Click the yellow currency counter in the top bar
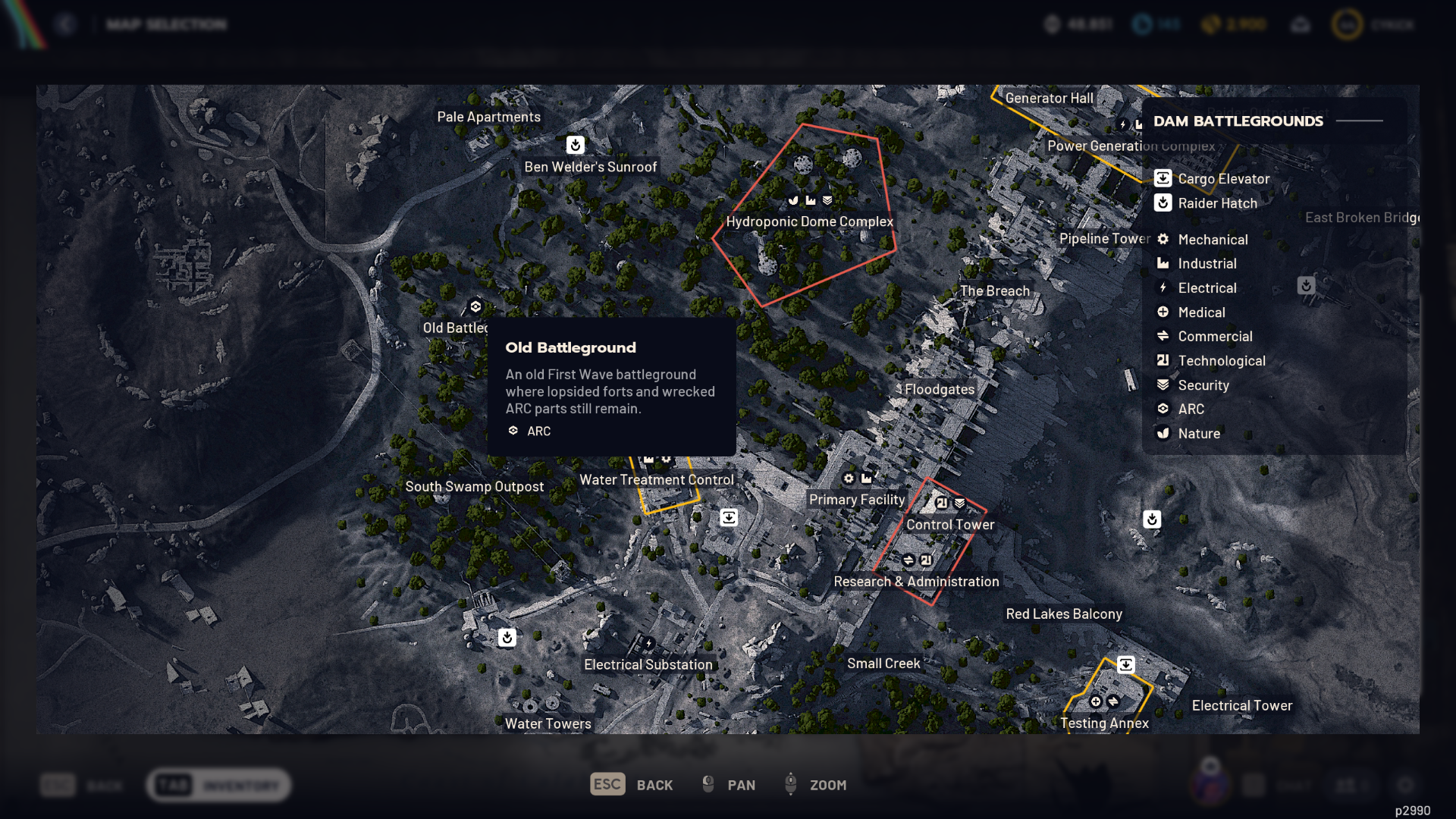This screenshot has height=819, width=1456. point(1232,24)
